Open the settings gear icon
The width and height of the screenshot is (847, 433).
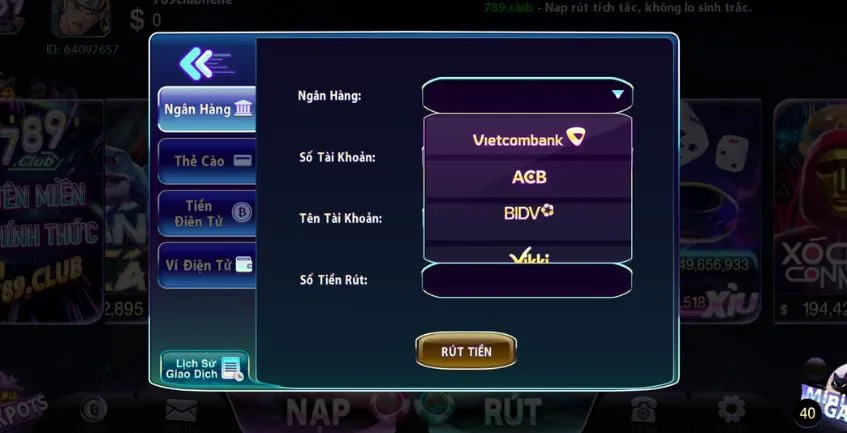731,409
